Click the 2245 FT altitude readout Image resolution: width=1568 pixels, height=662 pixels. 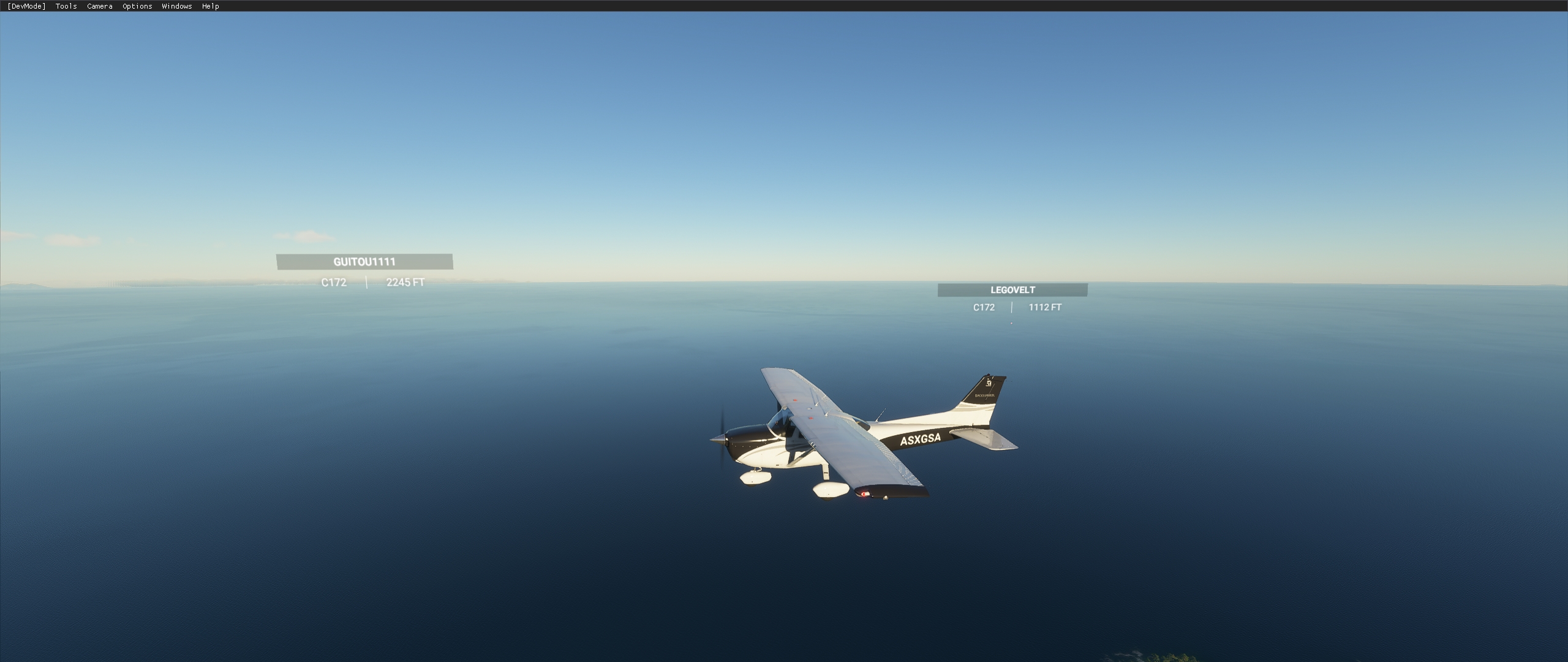tap(406, 283)
